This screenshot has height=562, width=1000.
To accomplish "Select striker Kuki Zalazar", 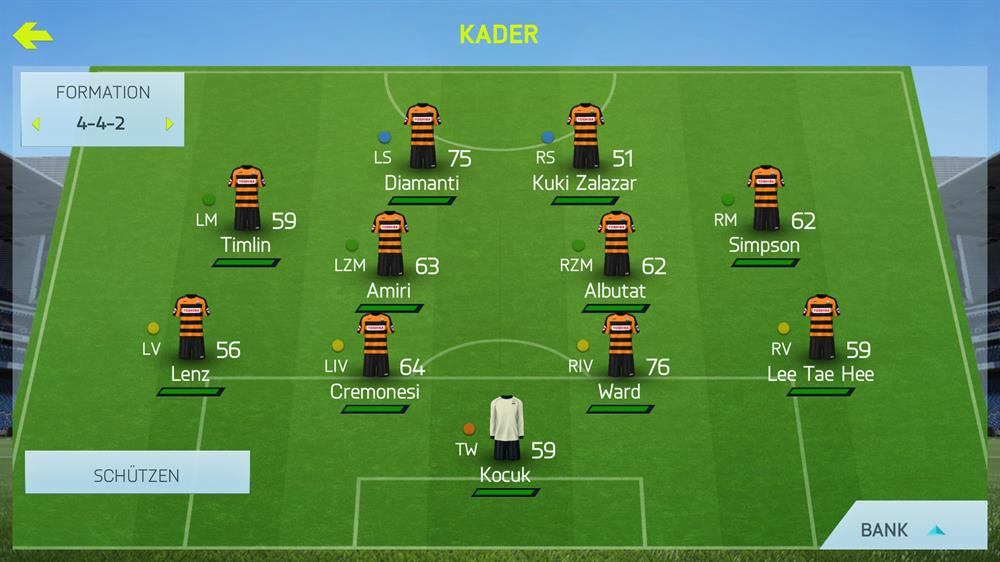I will tap(584, 137).
